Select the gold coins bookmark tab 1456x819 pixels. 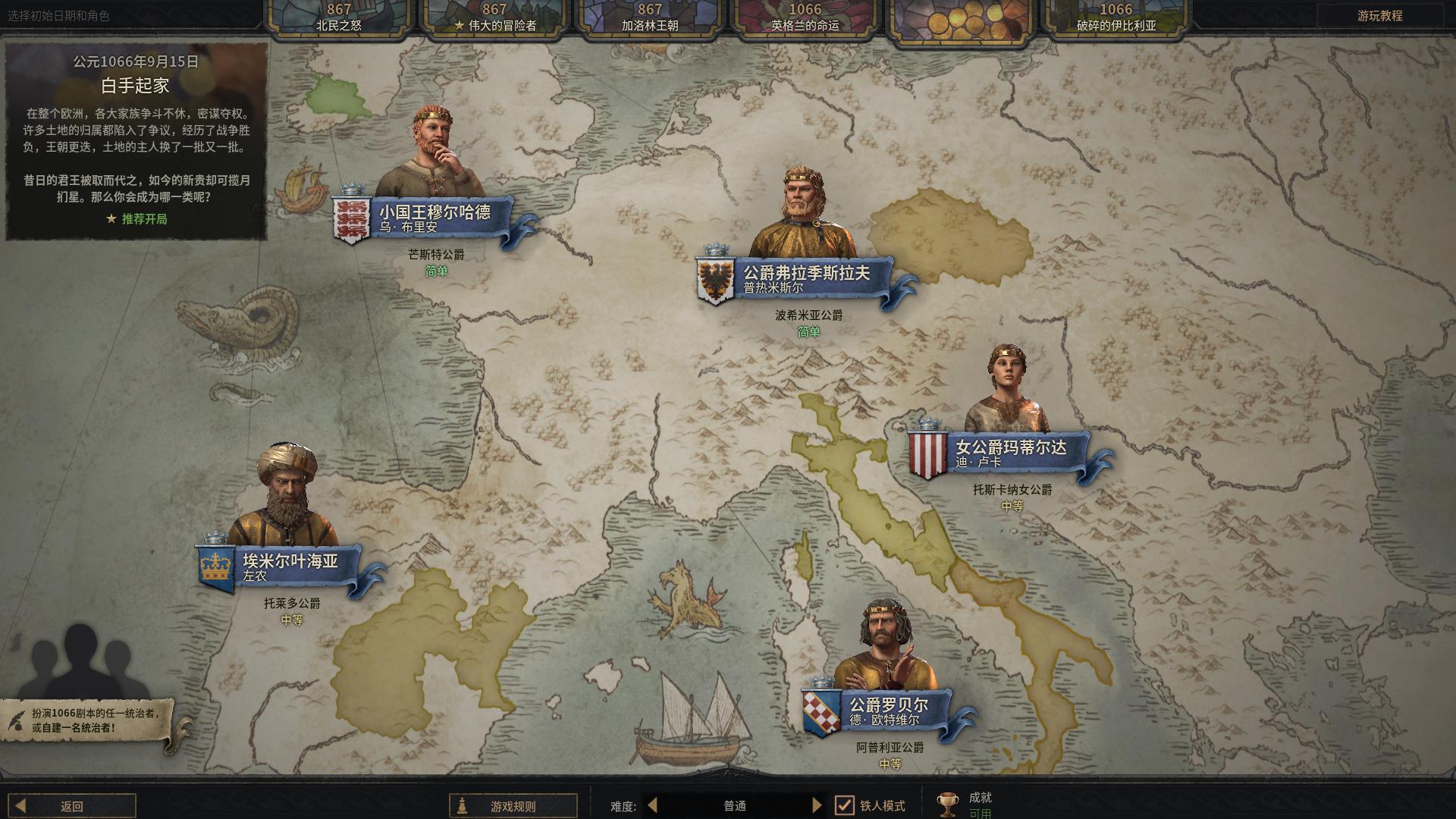961,17
